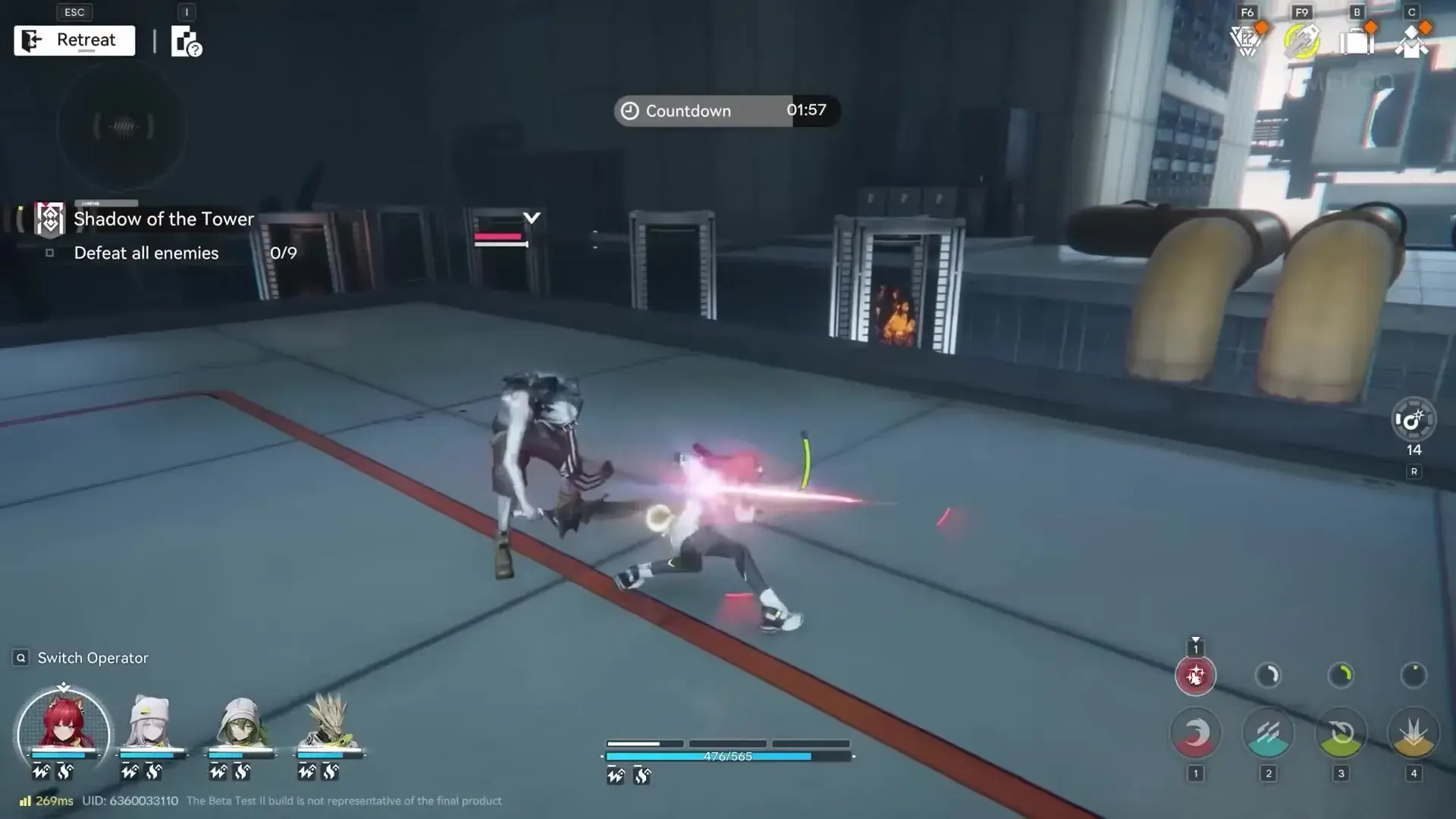Use the golden burst ultimate in slot 4
Viewport: 1456px width, 819px height.
(1413, 733)
